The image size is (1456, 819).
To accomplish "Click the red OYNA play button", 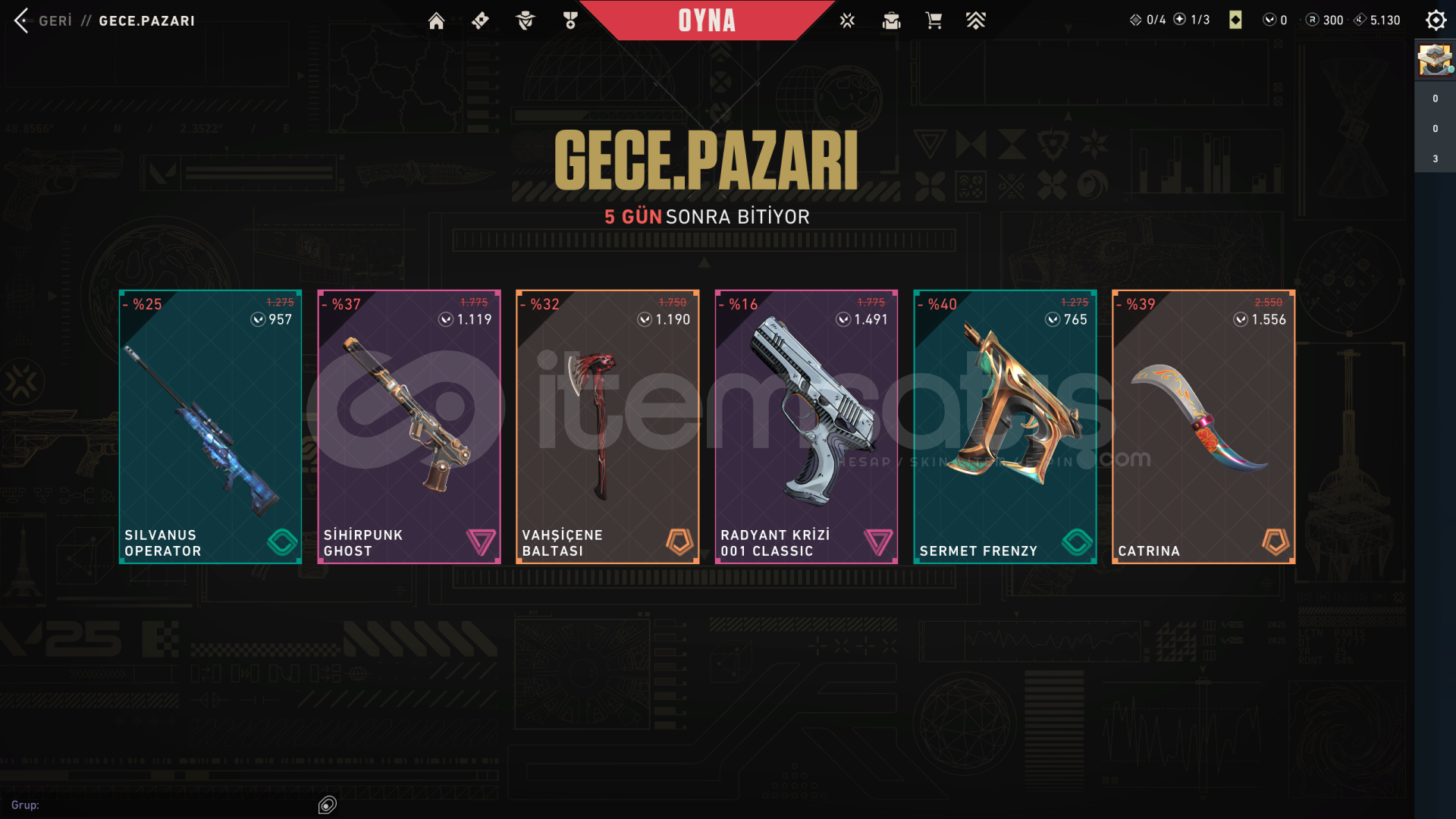I will (x=707, y=20).
